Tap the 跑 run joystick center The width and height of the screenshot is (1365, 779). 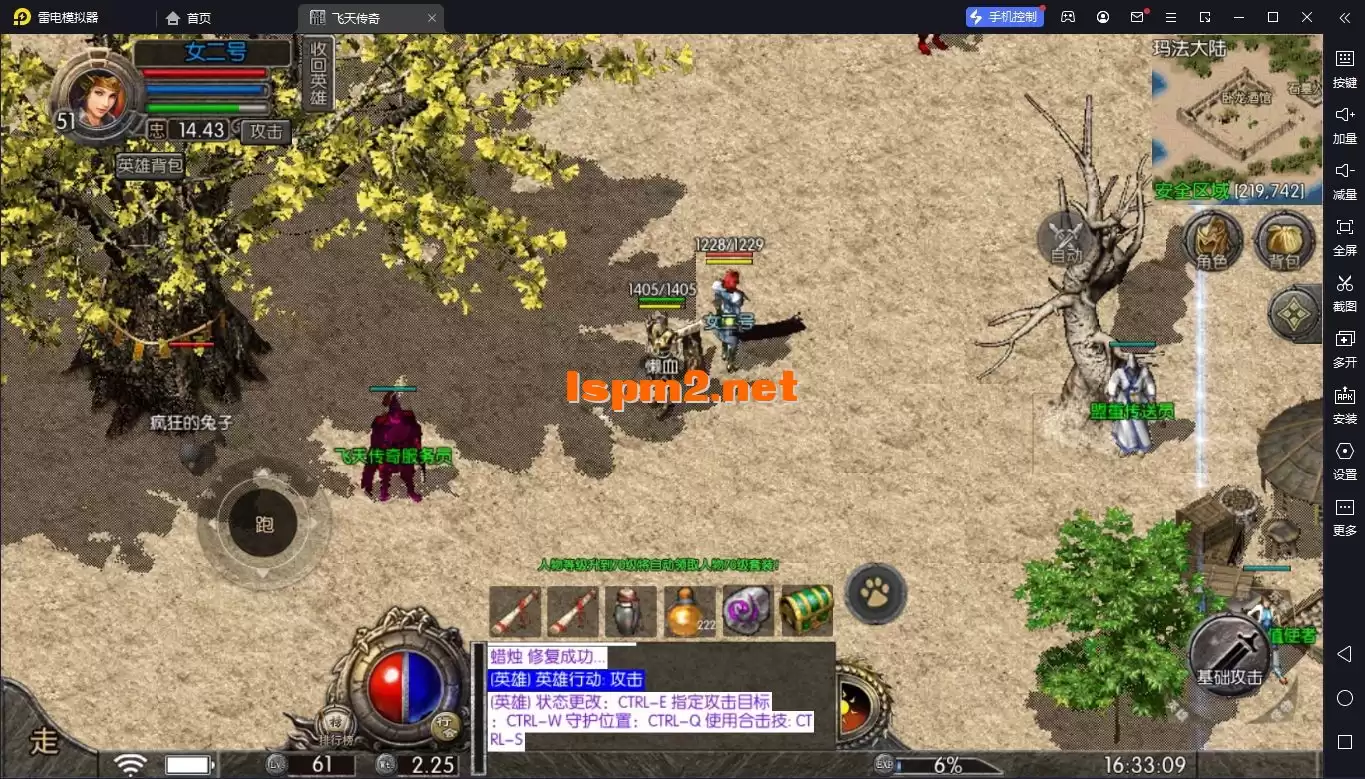(263, 525)
